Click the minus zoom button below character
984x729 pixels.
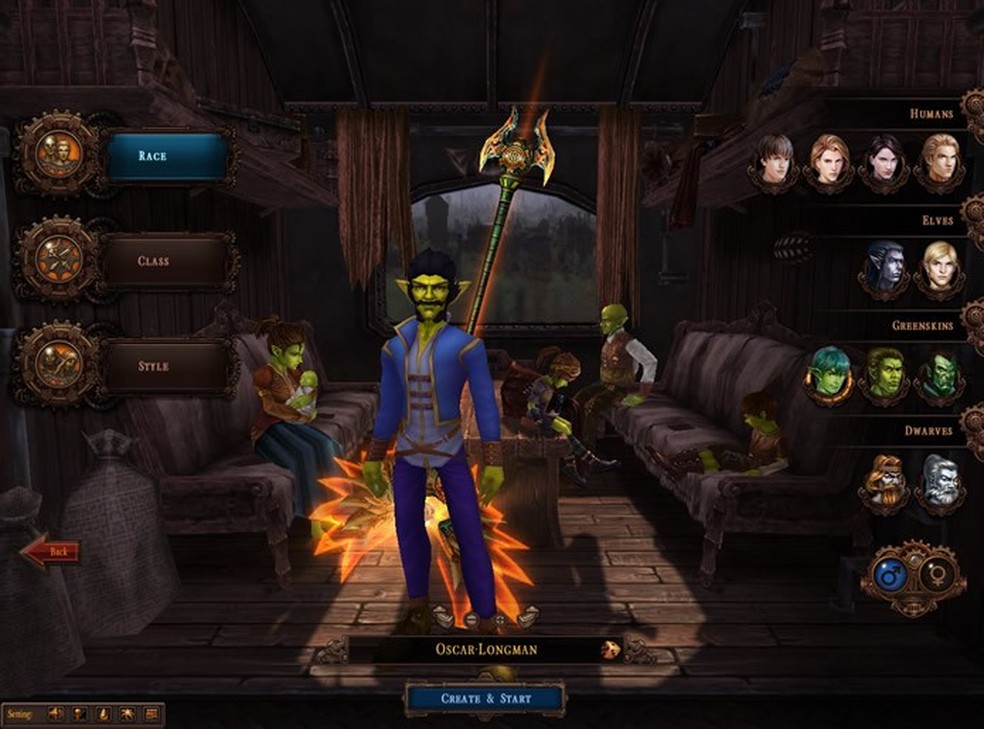coord(471,620)
